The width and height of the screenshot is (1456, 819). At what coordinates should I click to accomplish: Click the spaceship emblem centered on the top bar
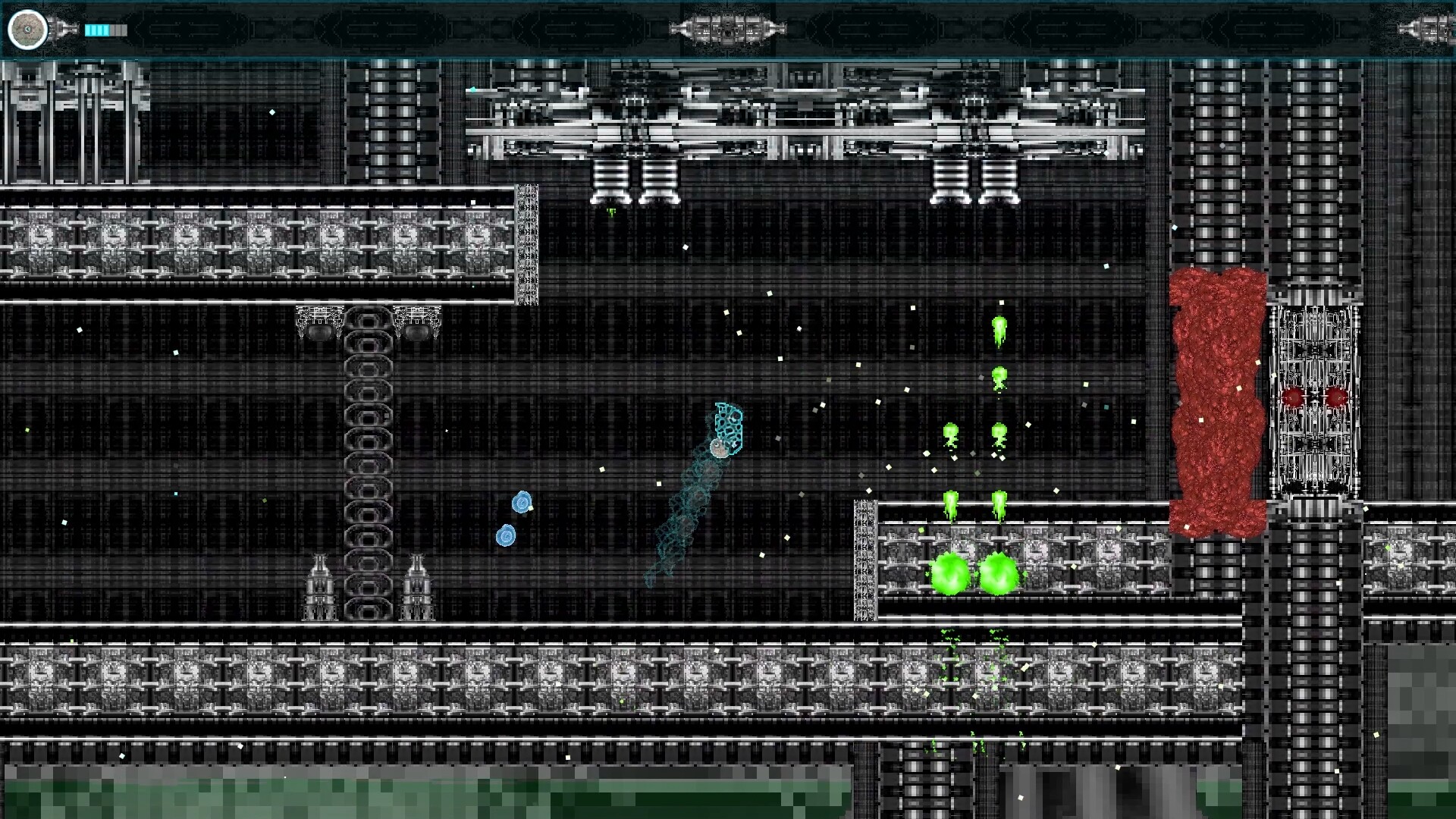click(726, 30)
